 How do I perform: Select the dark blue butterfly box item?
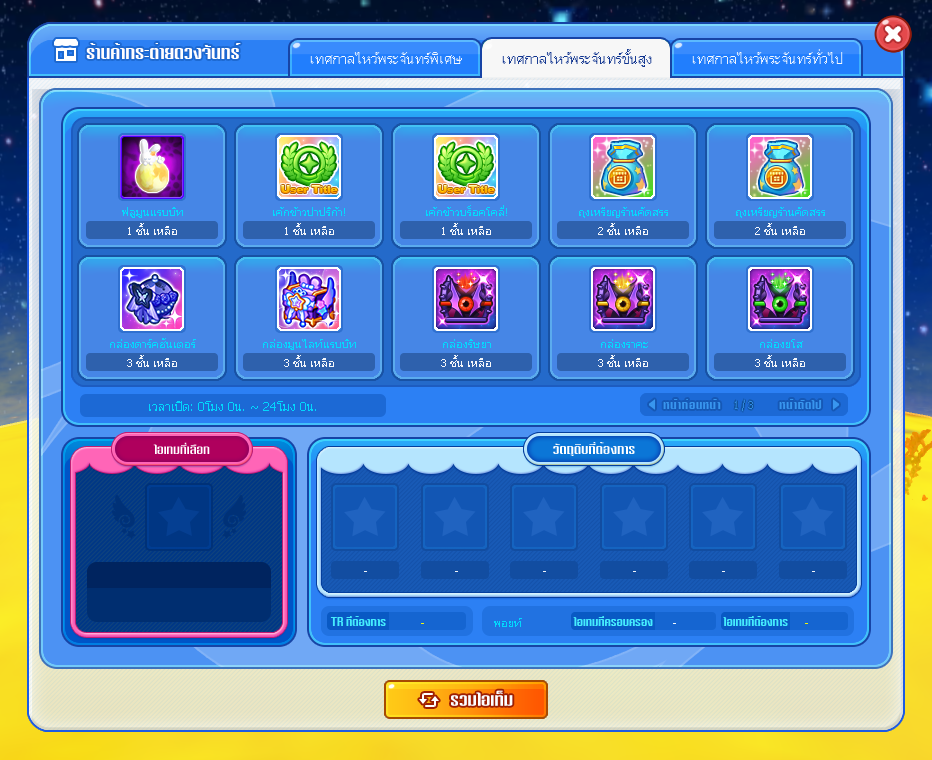point(152,300)
